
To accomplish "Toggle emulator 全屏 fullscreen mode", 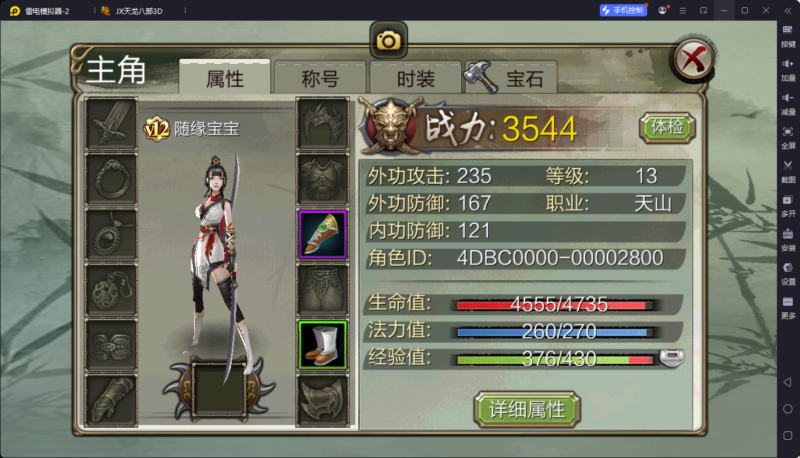I will pos(788,136).
